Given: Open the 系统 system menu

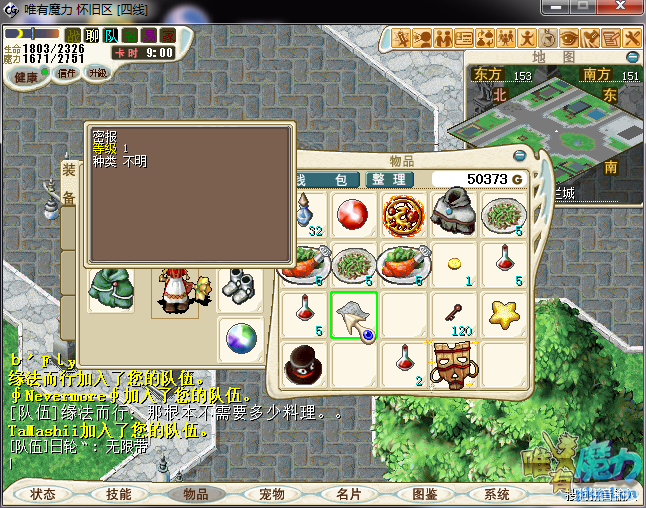Looking at the screenshot, I should click(497, 494).
